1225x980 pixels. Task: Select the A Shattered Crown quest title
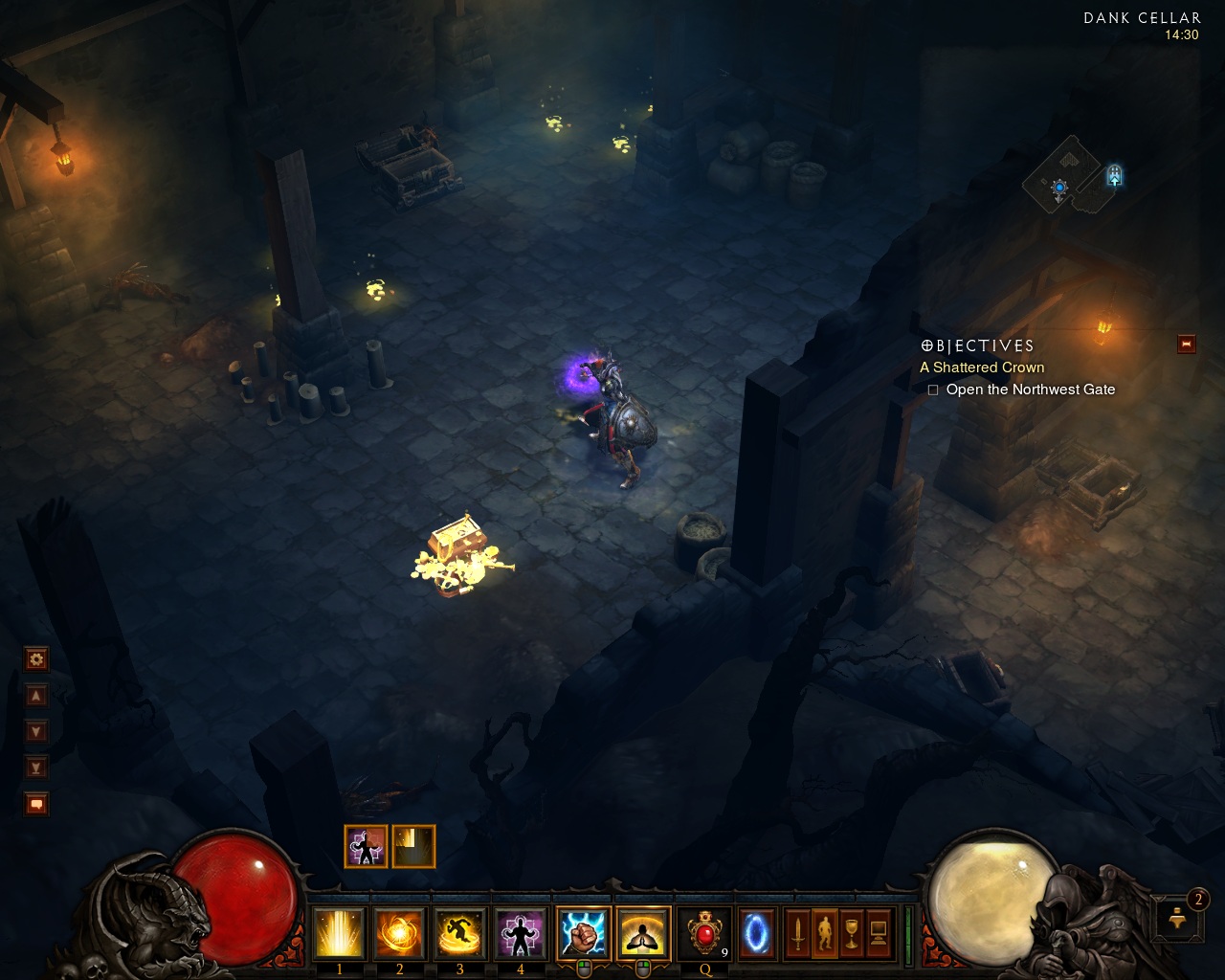[x=982, y=367]
